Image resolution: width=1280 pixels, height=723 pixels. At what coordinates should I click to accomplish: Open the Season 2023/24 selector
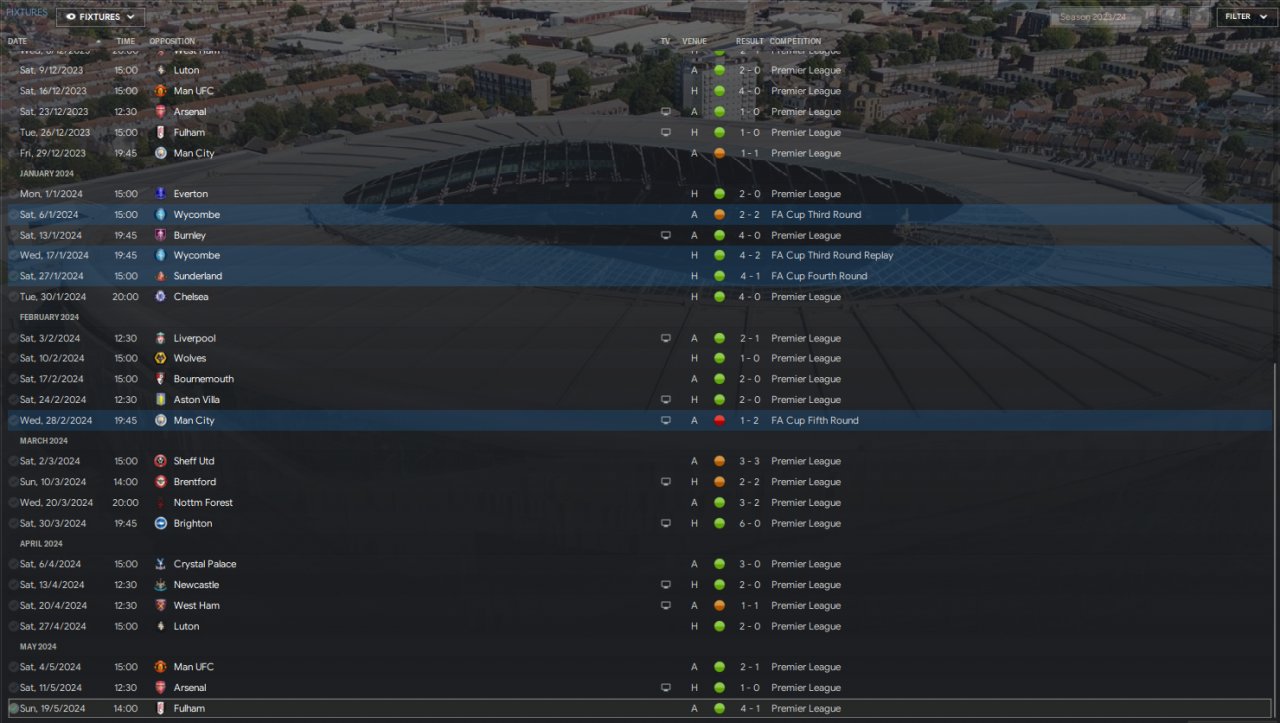1096,17
